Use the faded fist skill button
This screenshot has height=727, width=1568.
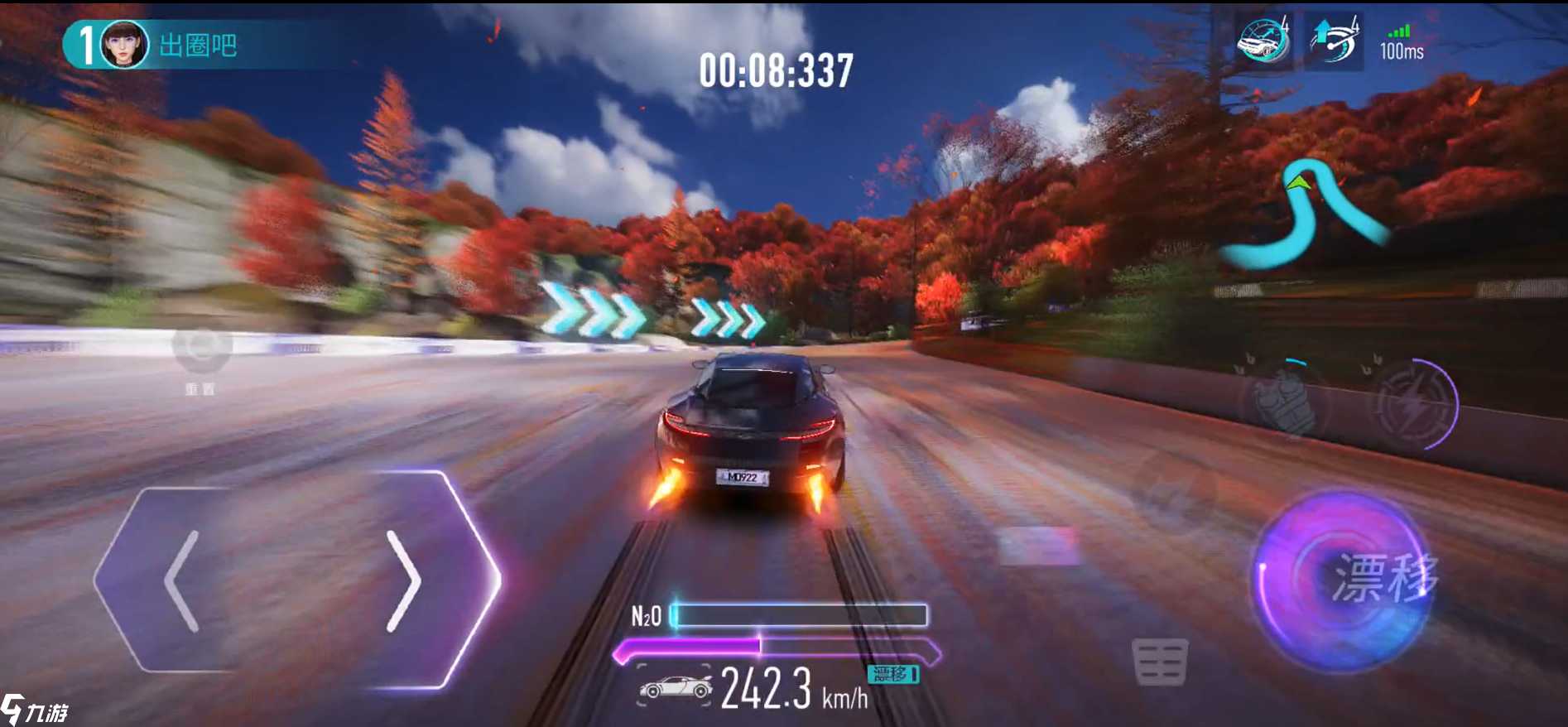(1285, 402)
